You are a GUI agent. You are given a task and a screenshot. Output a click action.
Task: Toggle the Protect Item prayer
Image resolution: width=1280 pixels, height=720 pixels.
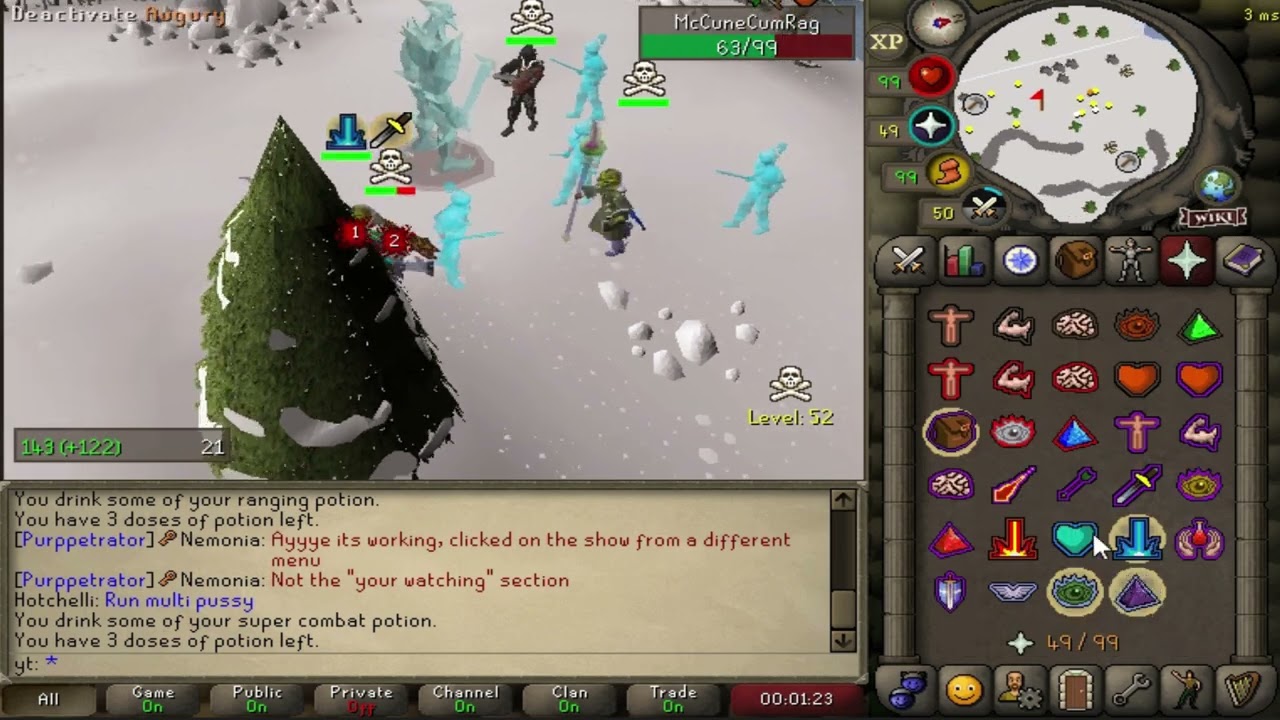[950, 433]
